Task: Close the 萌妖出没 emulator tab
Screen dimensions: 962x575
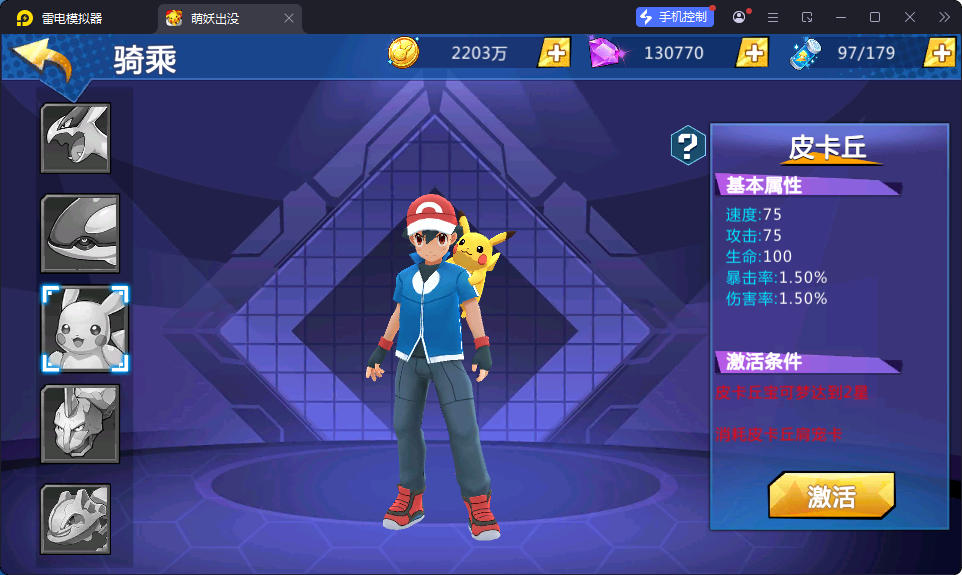Action: pos(289,18)
